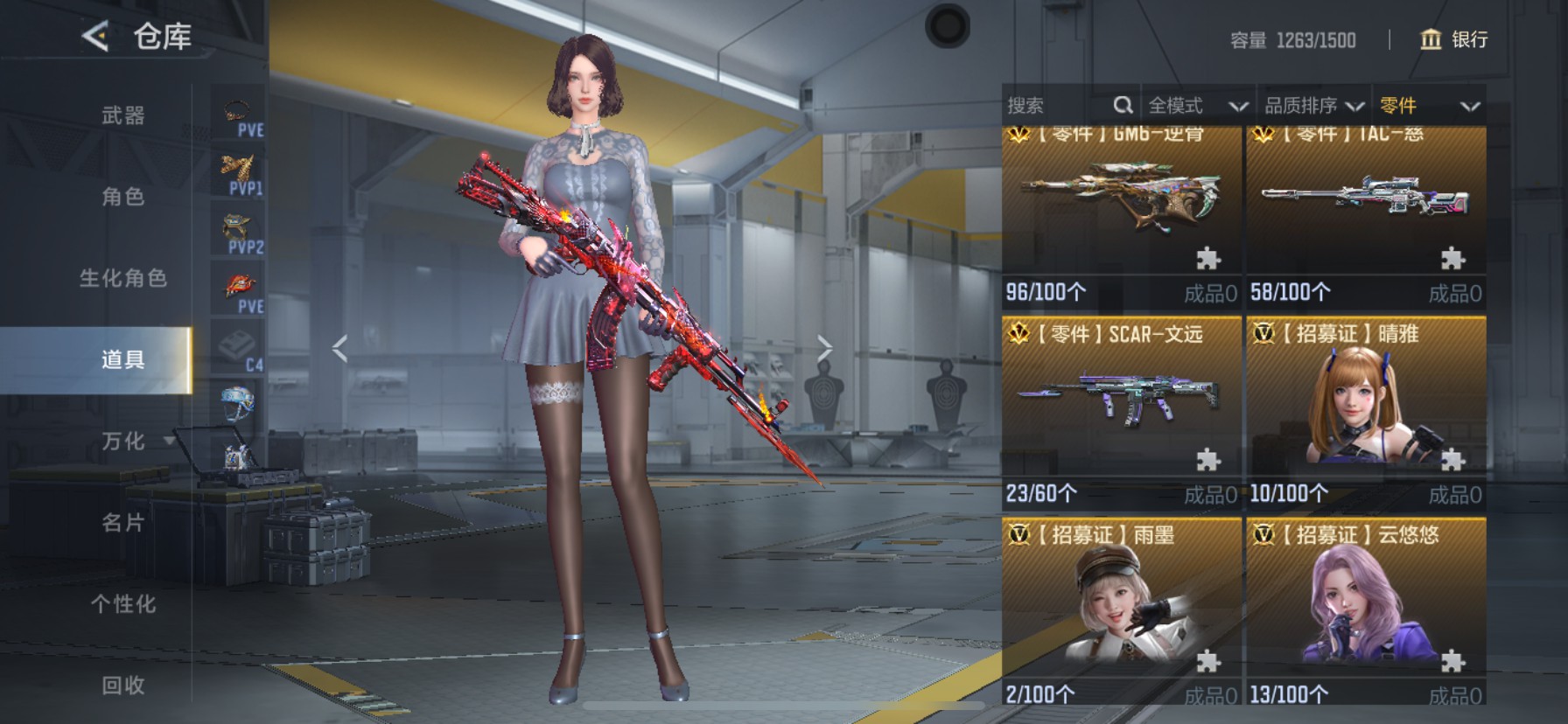This screenshot has width=1568, height=724.
Task: Open the 全模式 mode dropdown
Action: tap(1196, 106)
